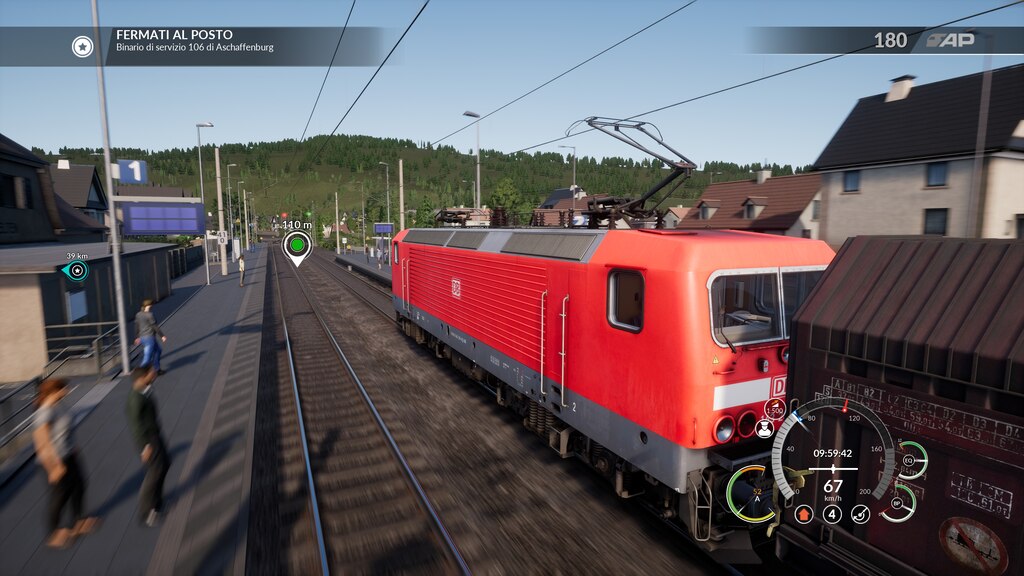Click the gradient indicator showing 1:500
The width and height of the screenshot is (1024, 576).
(x=774, y=408)
